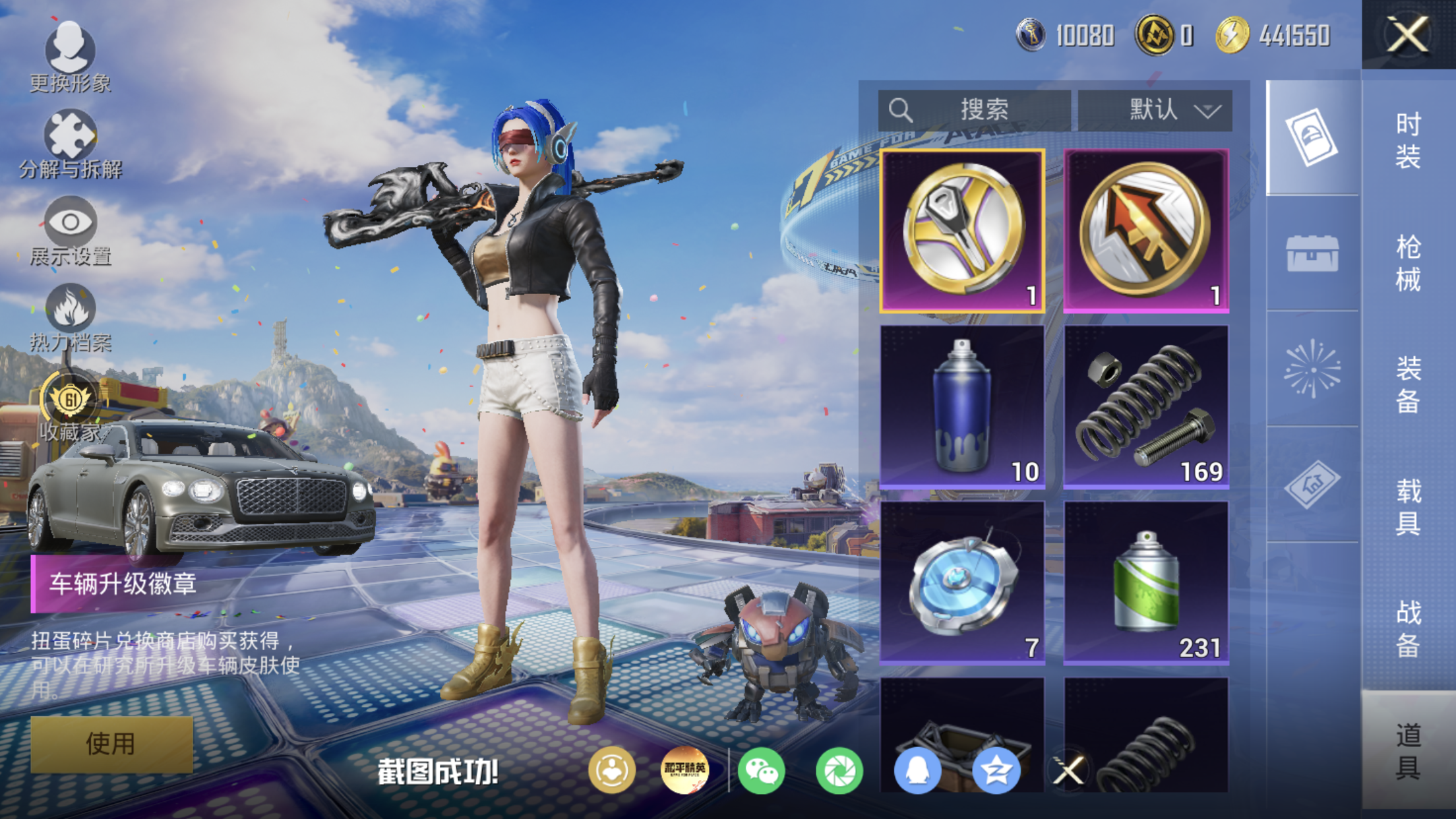Open 分解与拆解 dismantle menu
This screenshot has width=1456, height=819.
[70, 145]
